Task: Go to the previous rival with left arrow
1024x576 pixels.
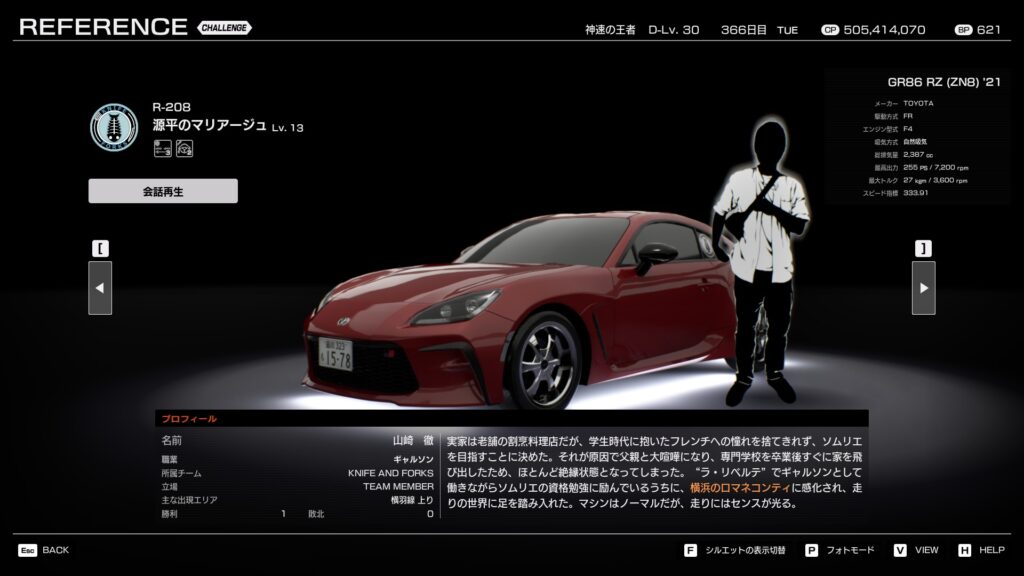Action: [x=100, y=288]
